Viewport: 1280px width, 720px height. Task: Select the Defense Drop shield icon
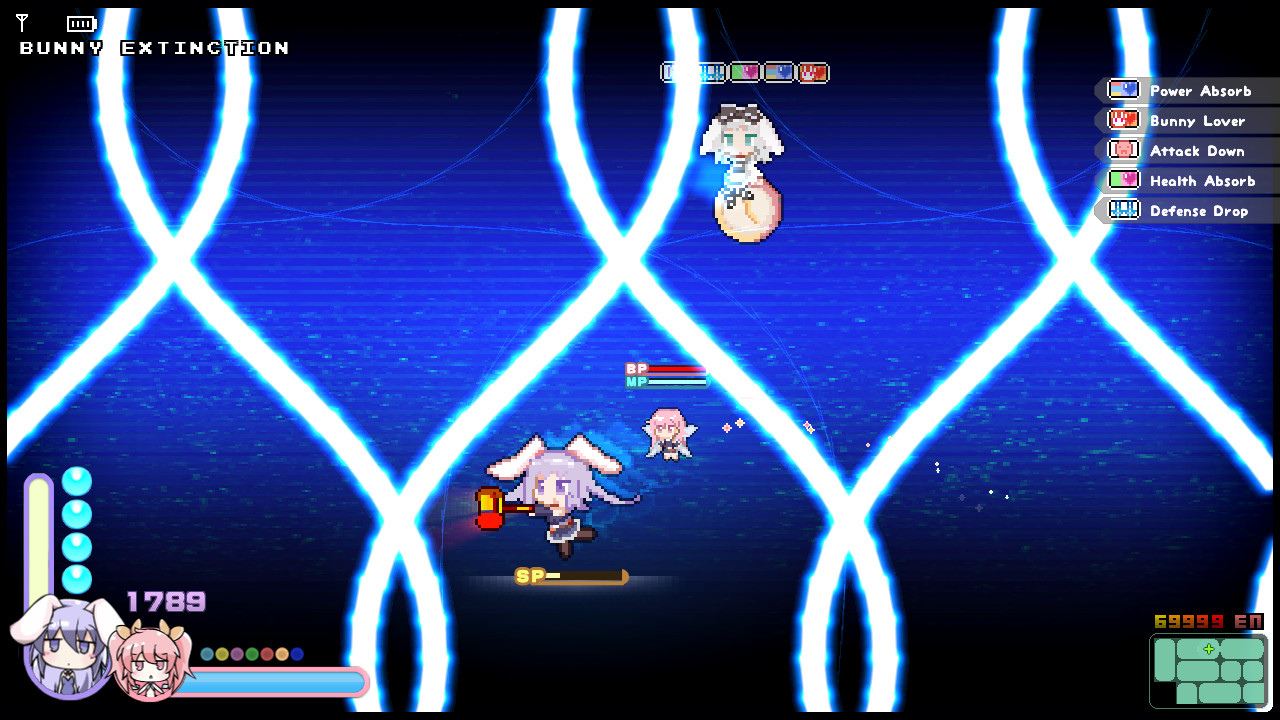click(x=1123, y=210)
